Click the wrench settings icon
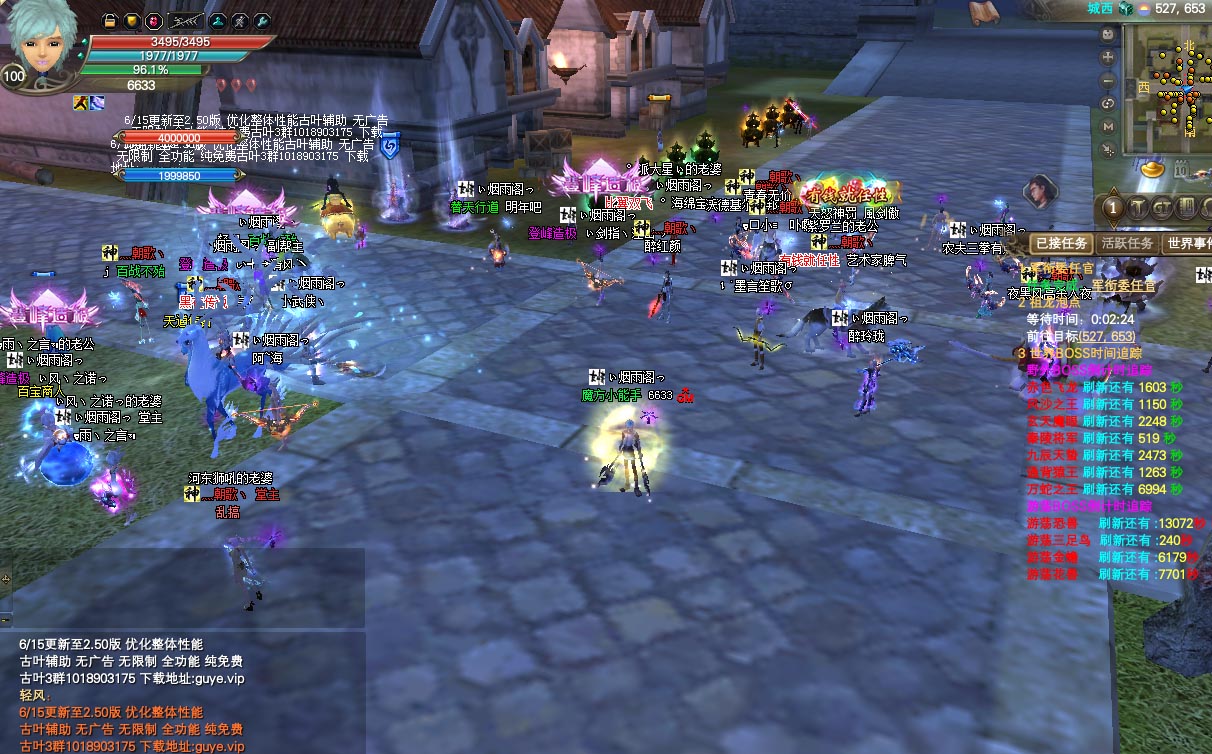Screen dimensions: 1212x754 click(262, 21)
